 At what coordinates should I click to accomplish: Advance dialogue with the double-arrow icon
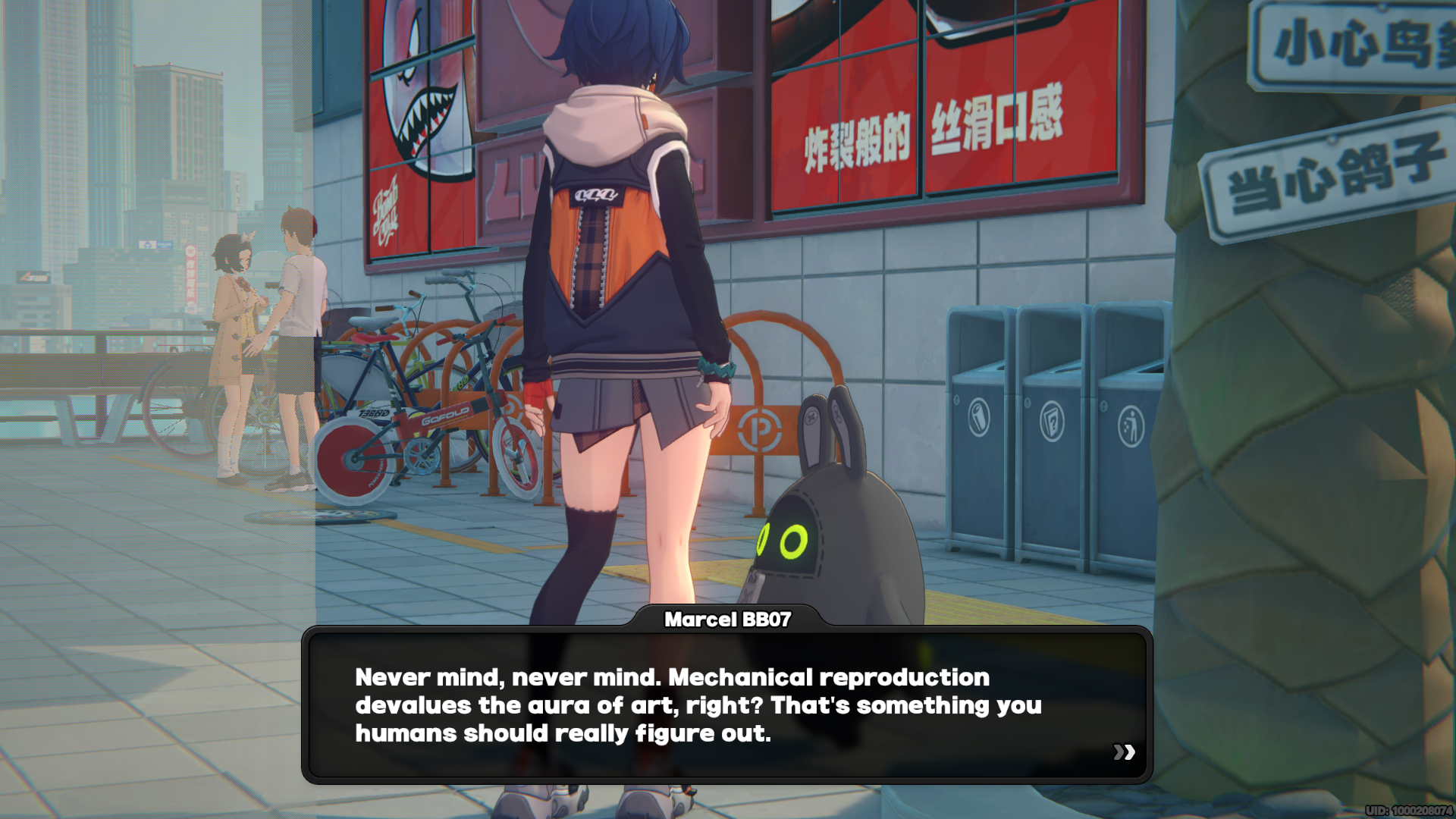[1124, 752]
